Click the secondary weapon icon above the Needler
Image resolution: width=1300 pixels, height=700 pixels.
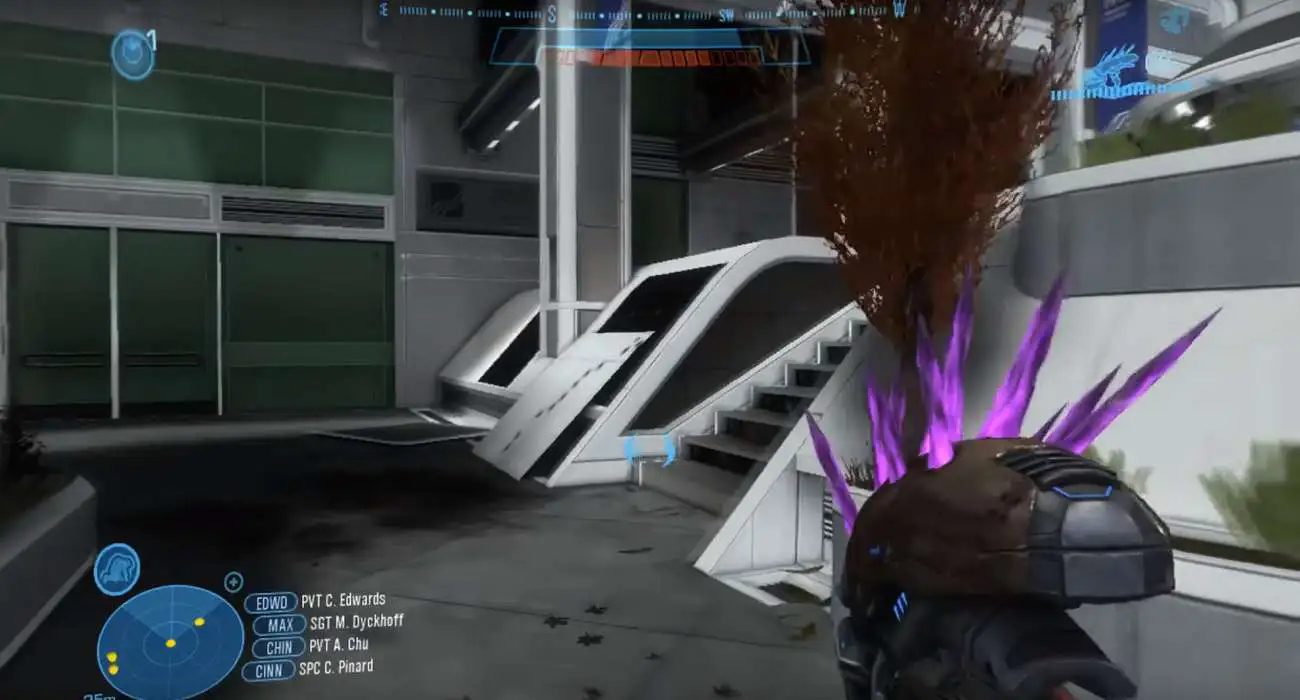[1174, 19]
